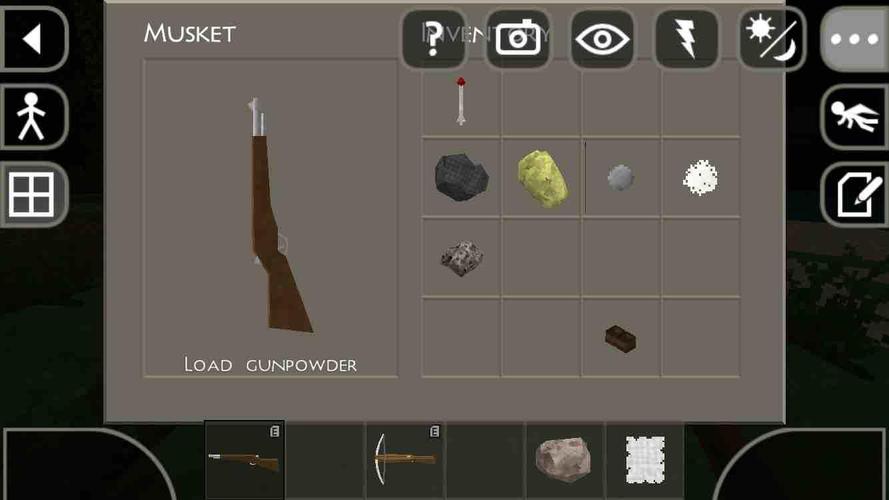Select the arrow in the inventory
The width and height of the screenshot is (889, 500).
click(x=461, y=99)
